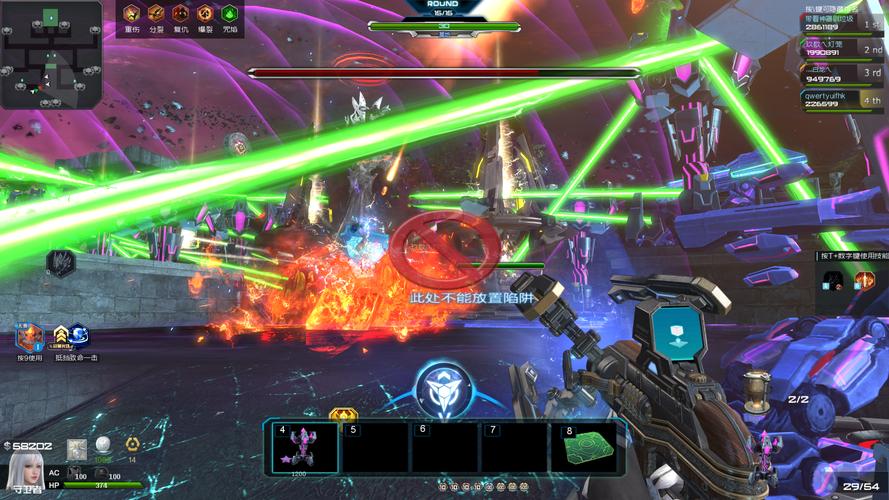889x500 pixels.
Task: Select the qwertyuifhk scoreboard row
Action: [x=843, y=99]
